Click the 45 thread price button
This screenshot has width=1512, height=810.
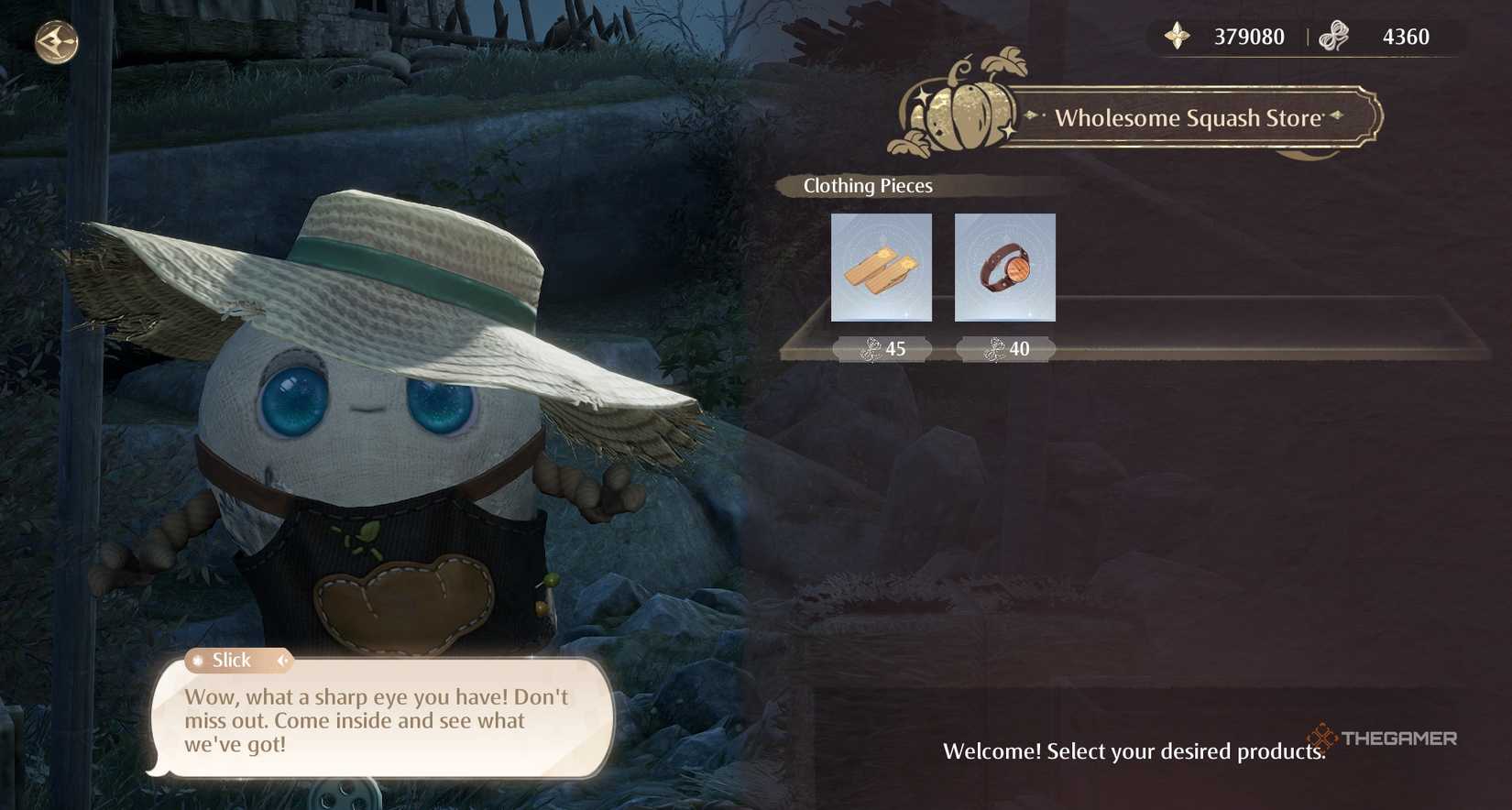pos(882,349)
